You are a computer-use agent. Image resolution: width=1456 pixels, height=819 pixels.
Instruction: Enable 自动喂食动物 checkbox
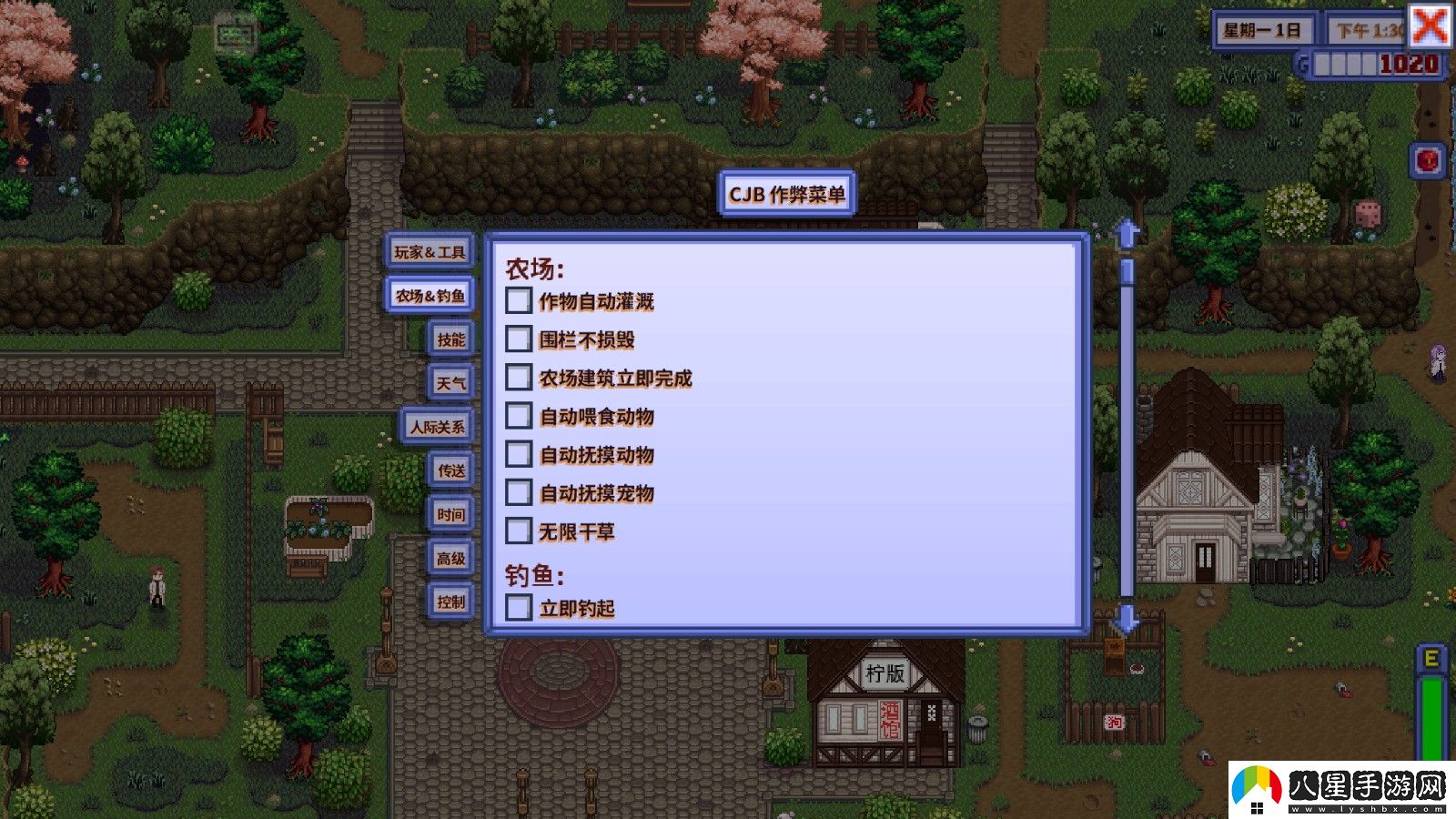[519, 416]
